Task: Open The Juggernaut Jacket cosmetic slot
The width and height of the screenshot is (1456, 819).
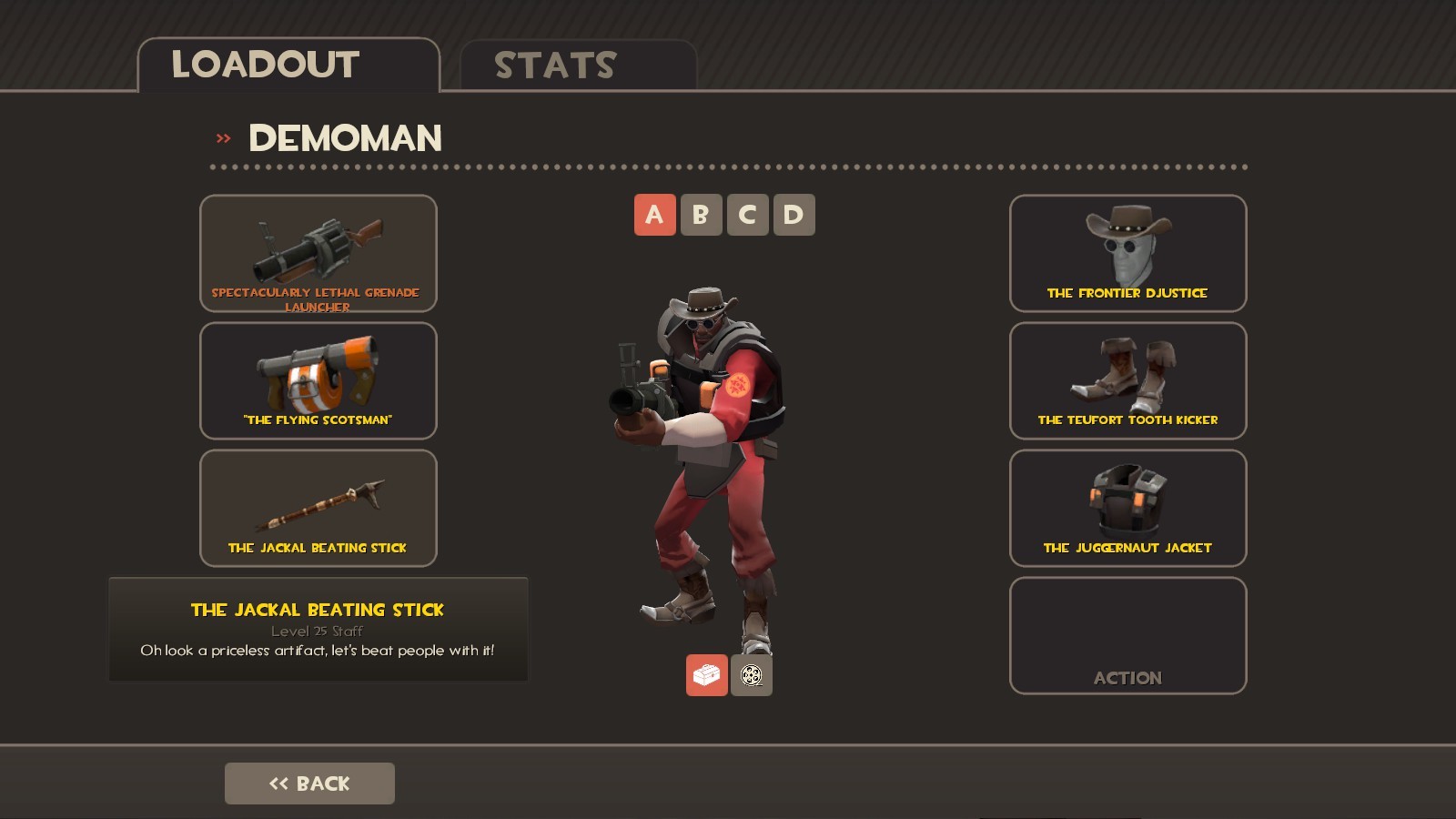Action: 1127,509
